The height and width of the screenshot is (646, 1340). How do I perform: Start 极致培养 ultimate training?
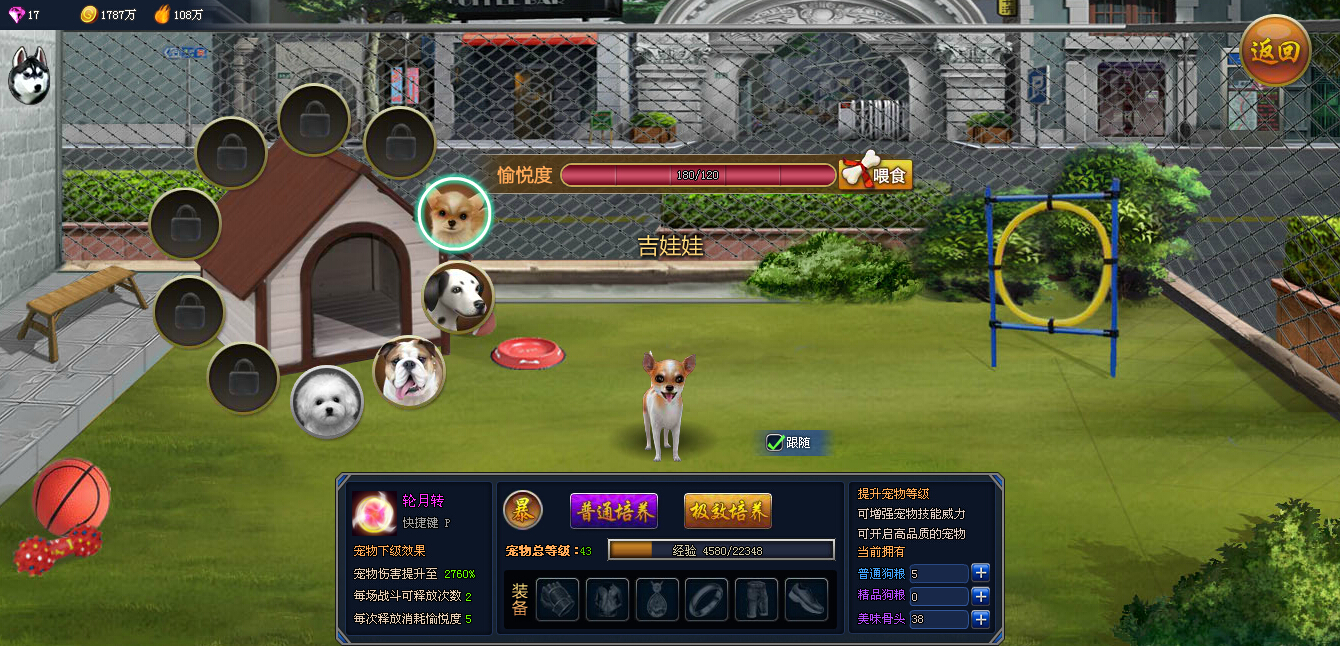click(x=727, y=511)
